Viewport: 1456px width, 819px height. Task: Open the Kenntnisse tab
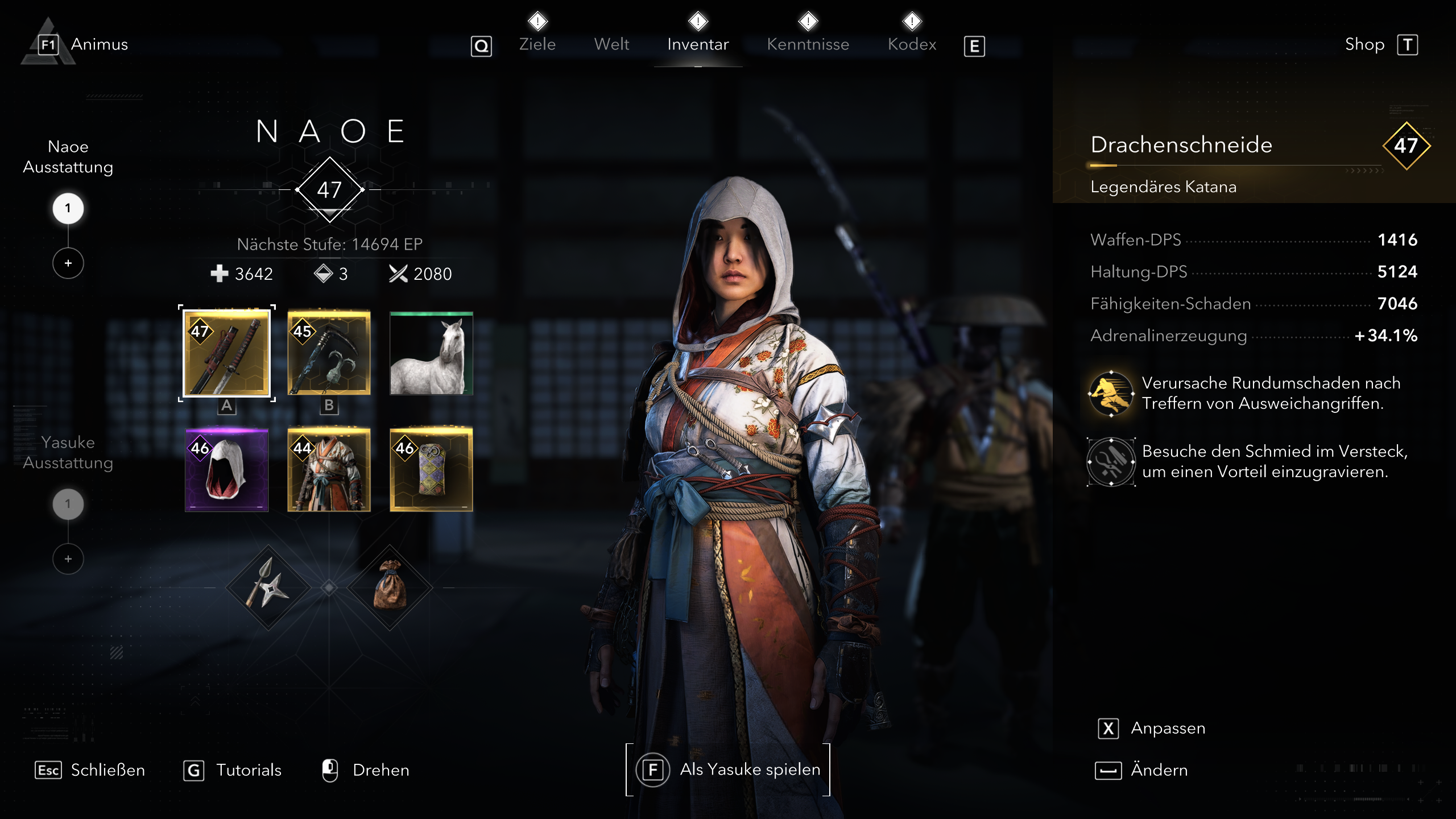pyautogui.click(x=808, y=44)
